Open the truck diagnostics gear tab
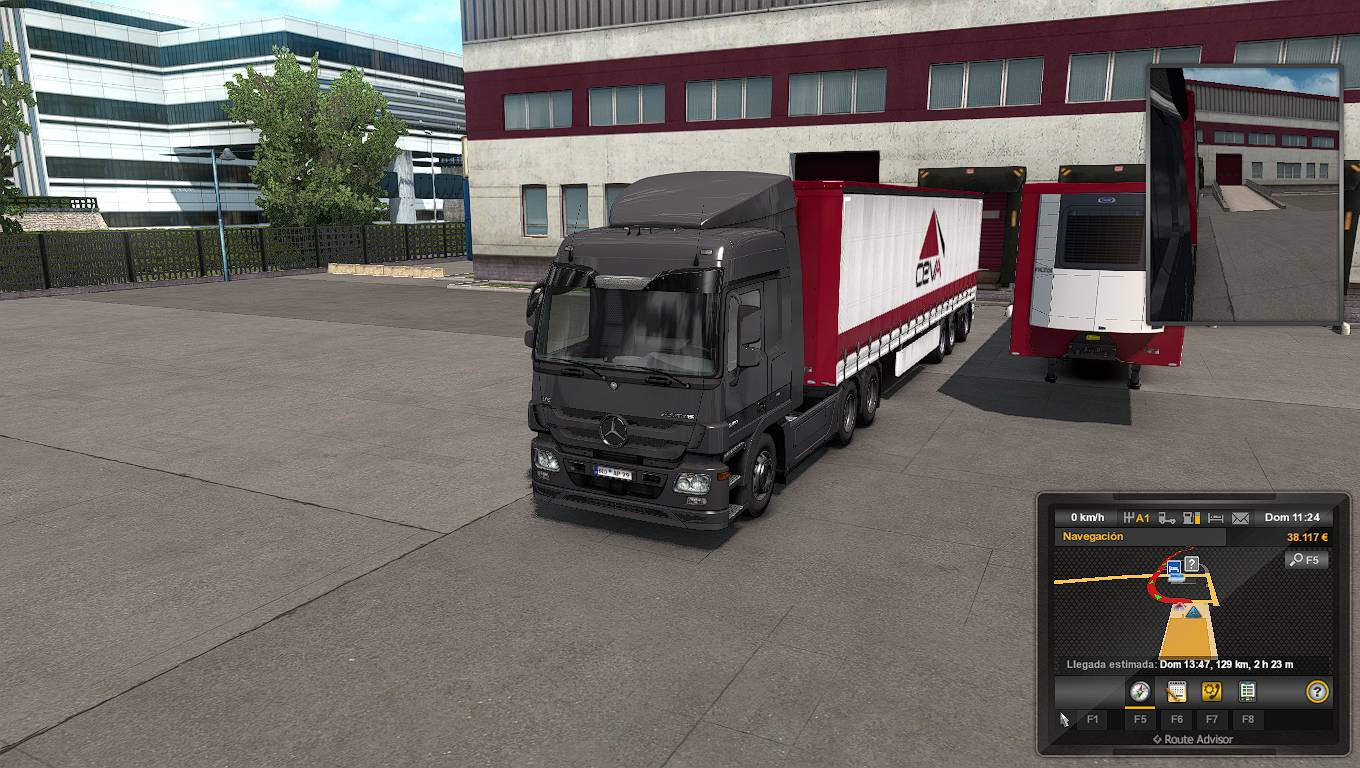 [x=1212, y=691]
